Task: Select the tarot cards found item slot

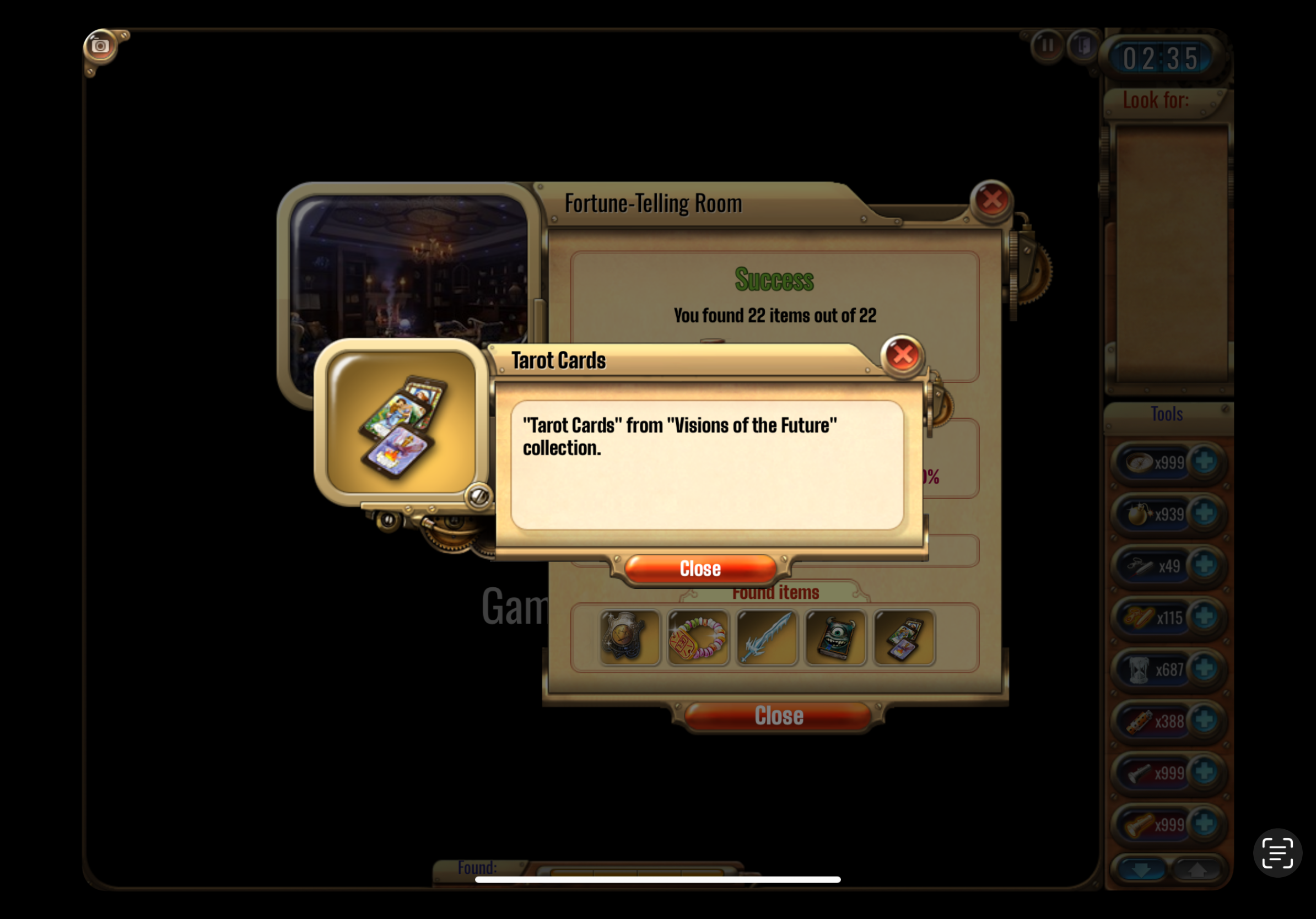Action: [x=903, y=637]
